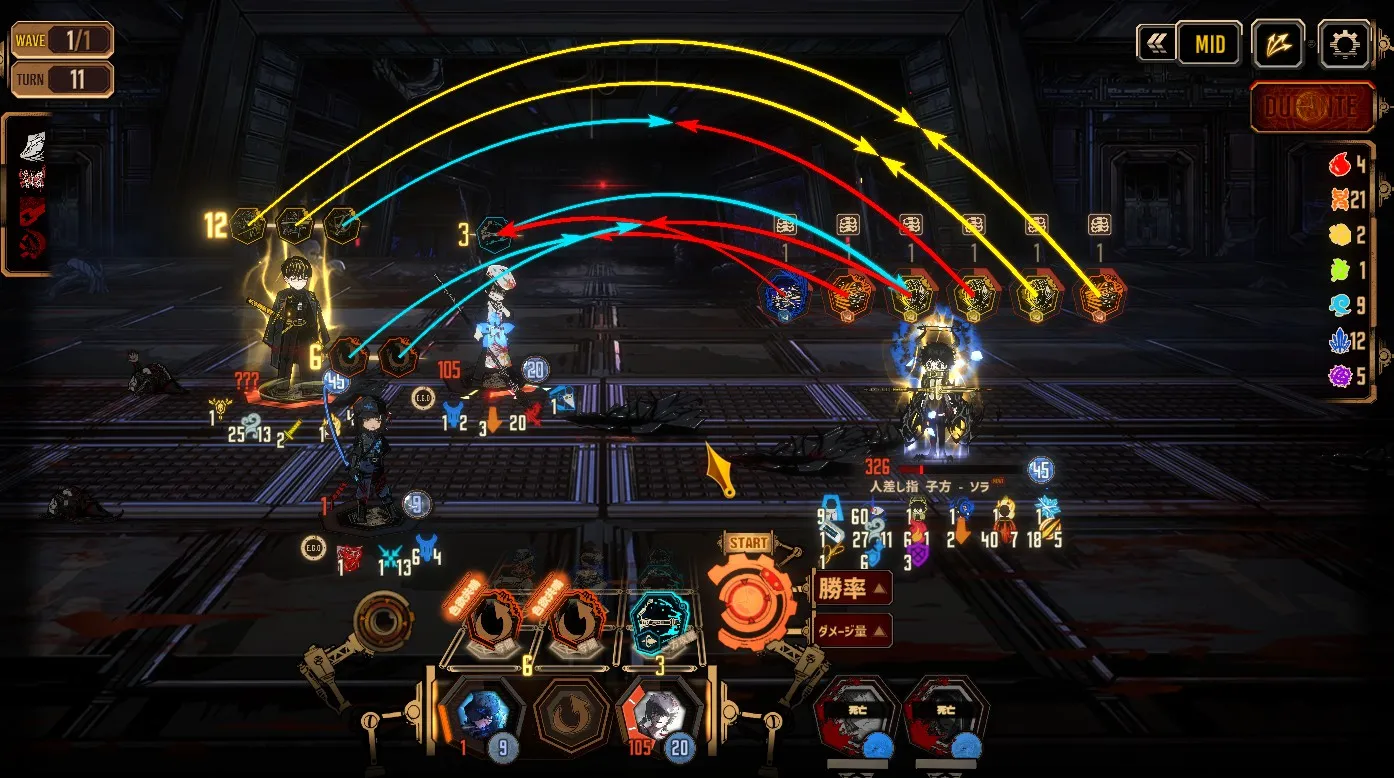Screen dimensions: 1394x778
Task: Click the empty flame slot between the portraits
Action: [x=572, y=716]
